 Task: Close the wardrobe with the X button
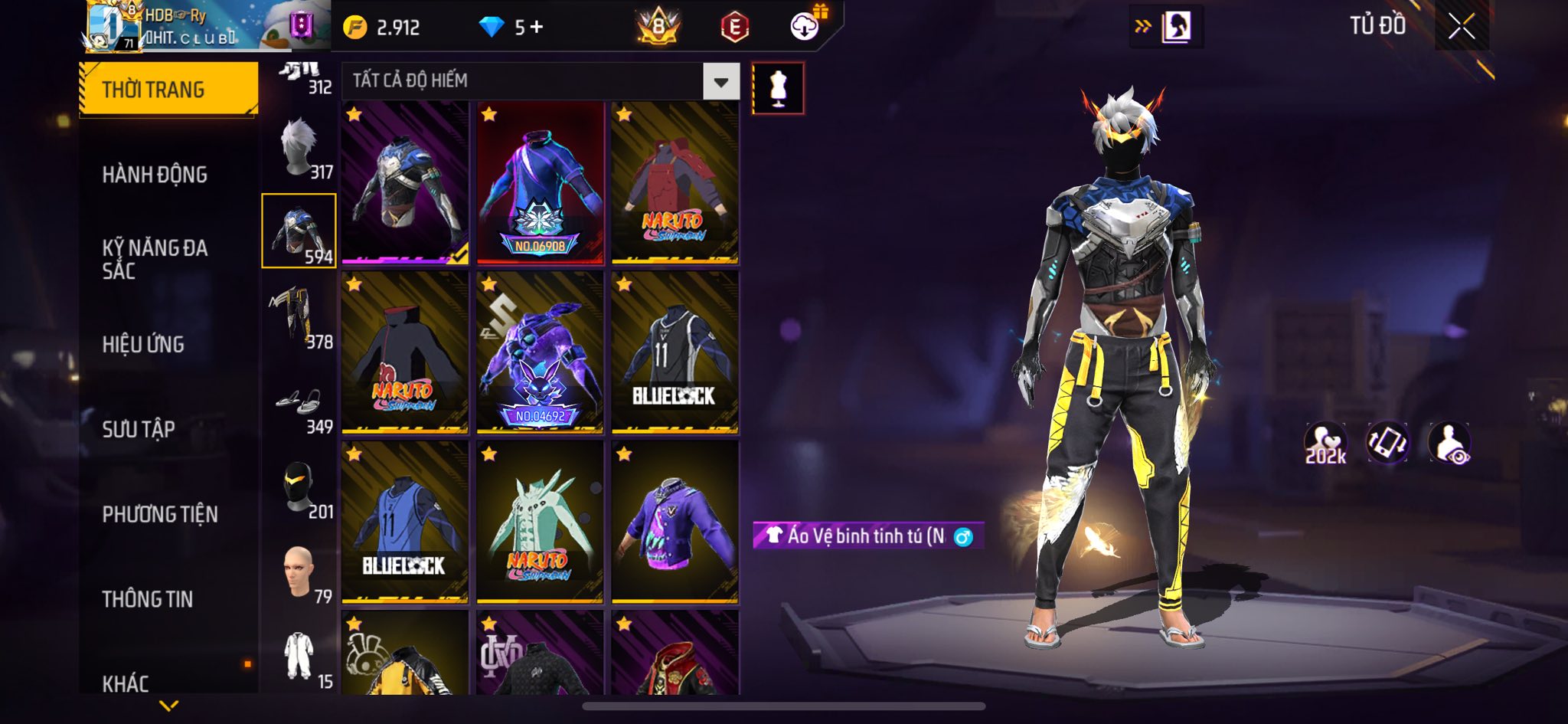(1461, 27)
